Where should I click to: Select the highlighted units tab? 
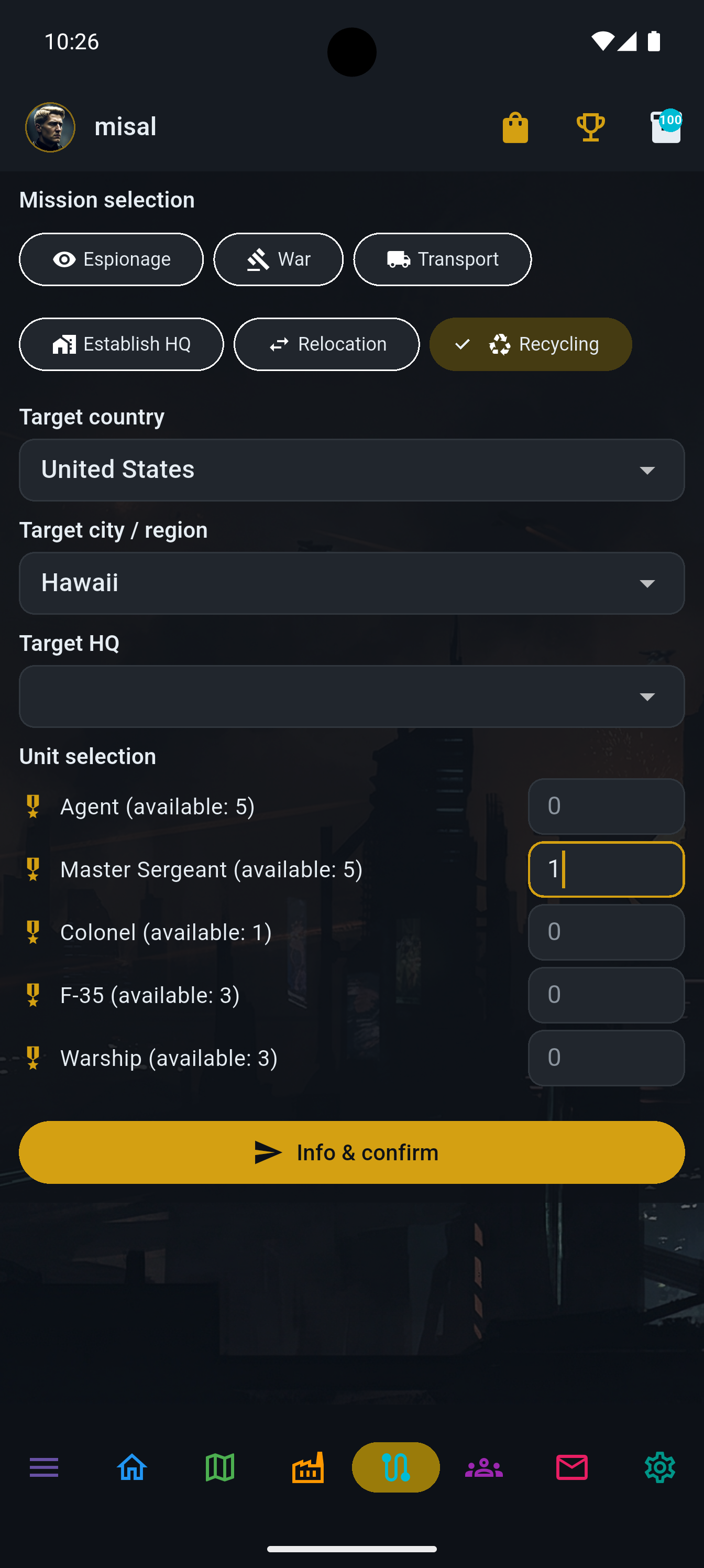(395, 1467)
